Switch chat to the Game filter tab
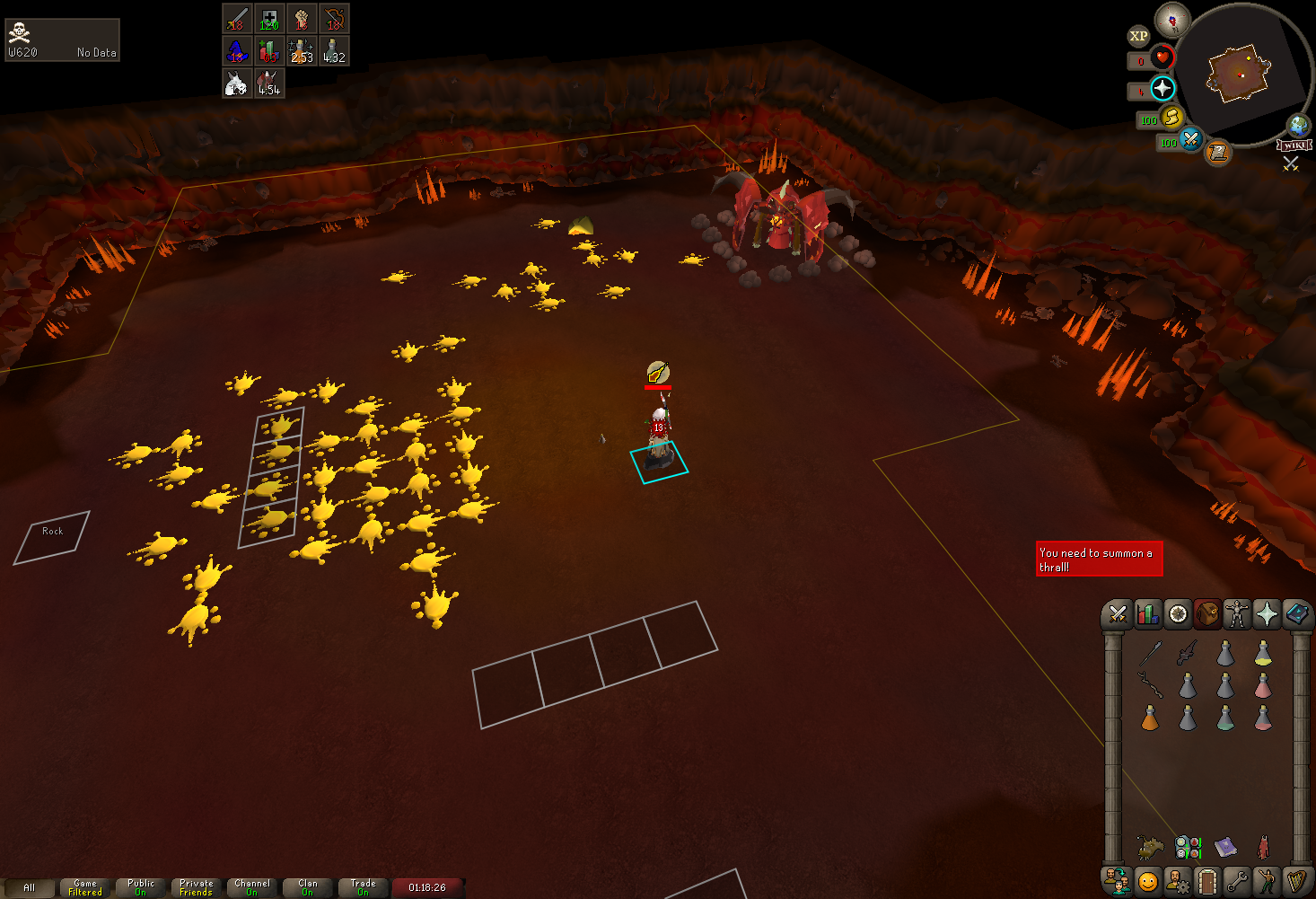 [85, 887]
